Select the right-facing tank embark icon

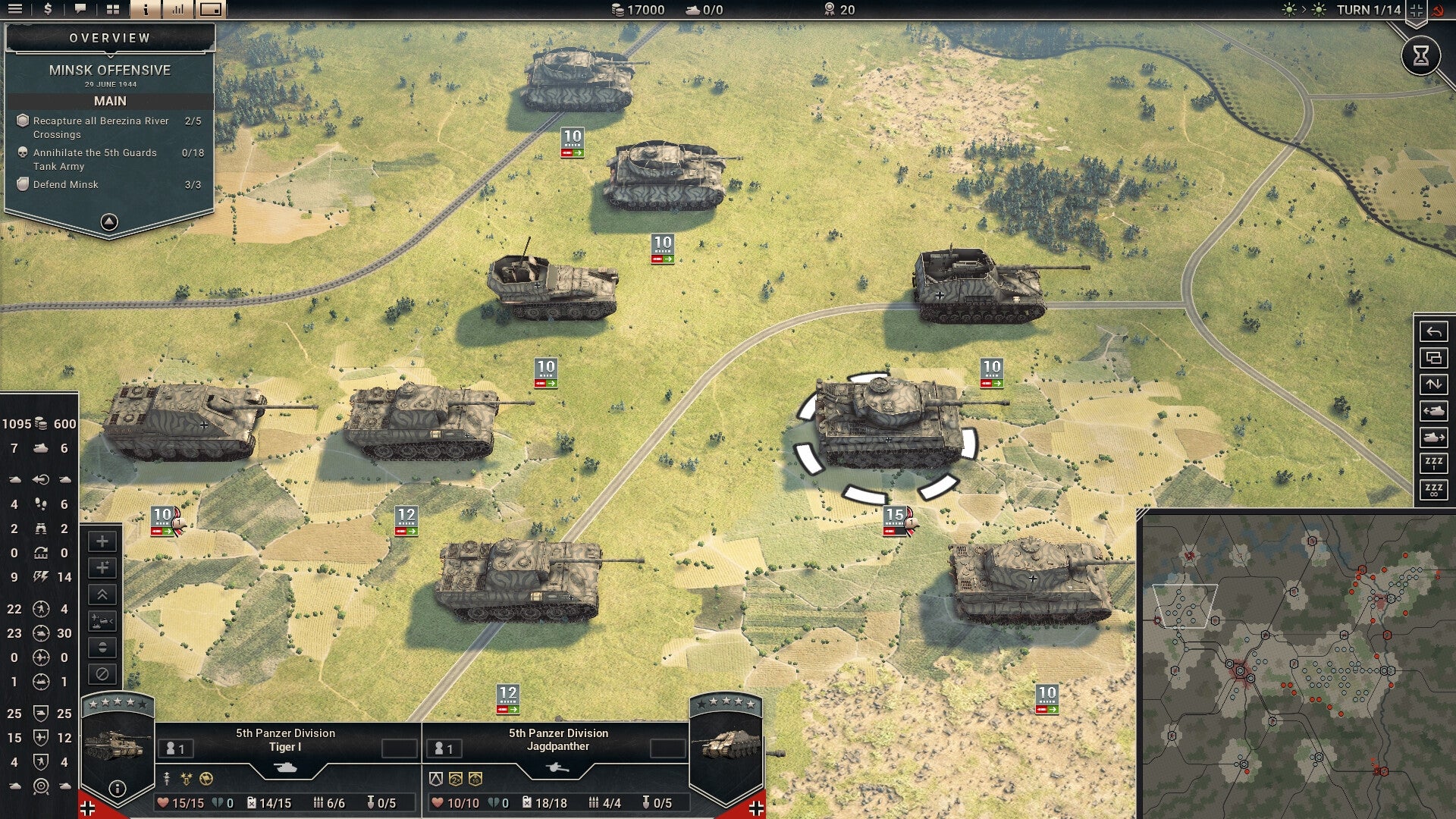pos(1433,436)
